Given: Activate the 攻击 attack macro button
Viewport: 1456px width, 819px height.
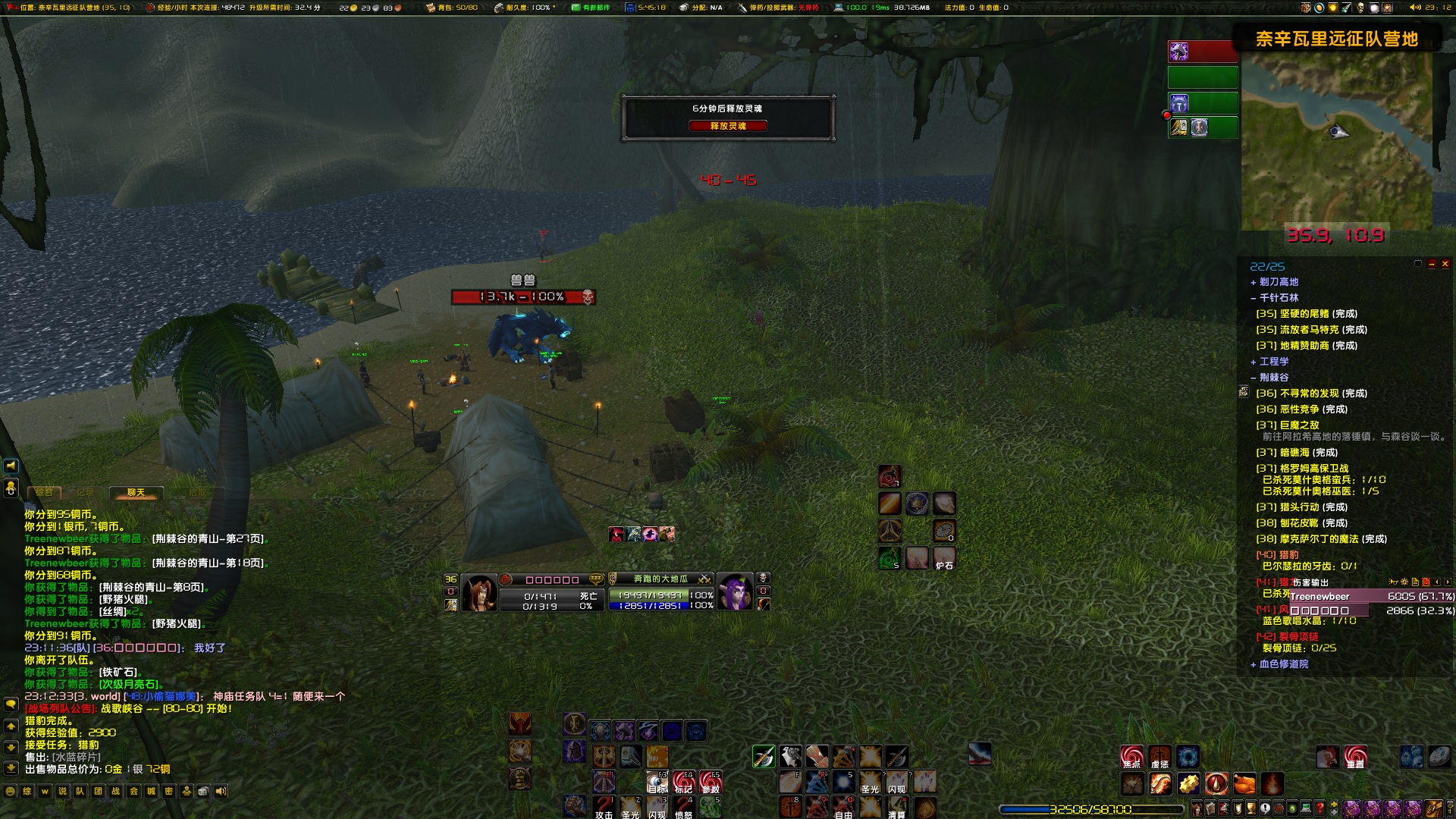Looking at the screenshot, I should [x=604, y=807].
